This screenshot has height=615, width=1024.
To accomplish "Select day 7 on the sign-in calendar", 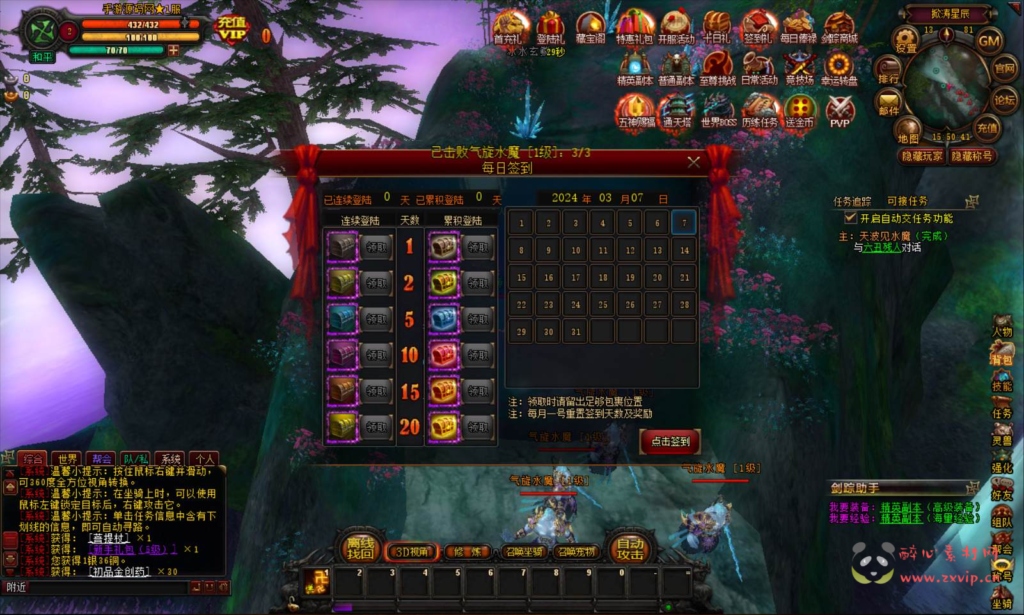I will click(x=683, y=222).
